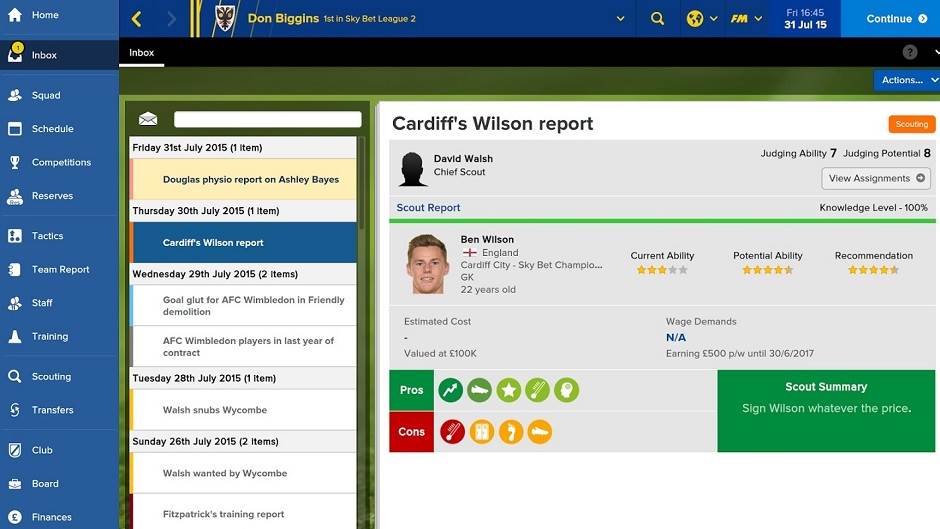
Task: Select the orange Scouting tag
Action: tap(911, 125)
